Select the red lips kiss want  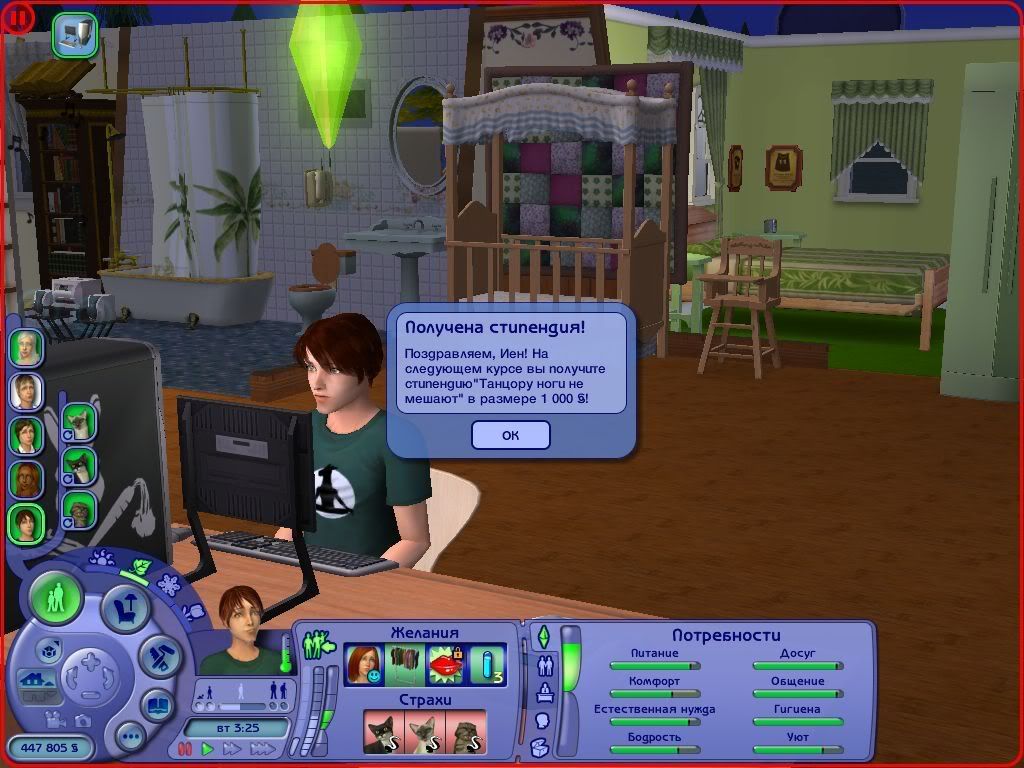click(442, 664)
